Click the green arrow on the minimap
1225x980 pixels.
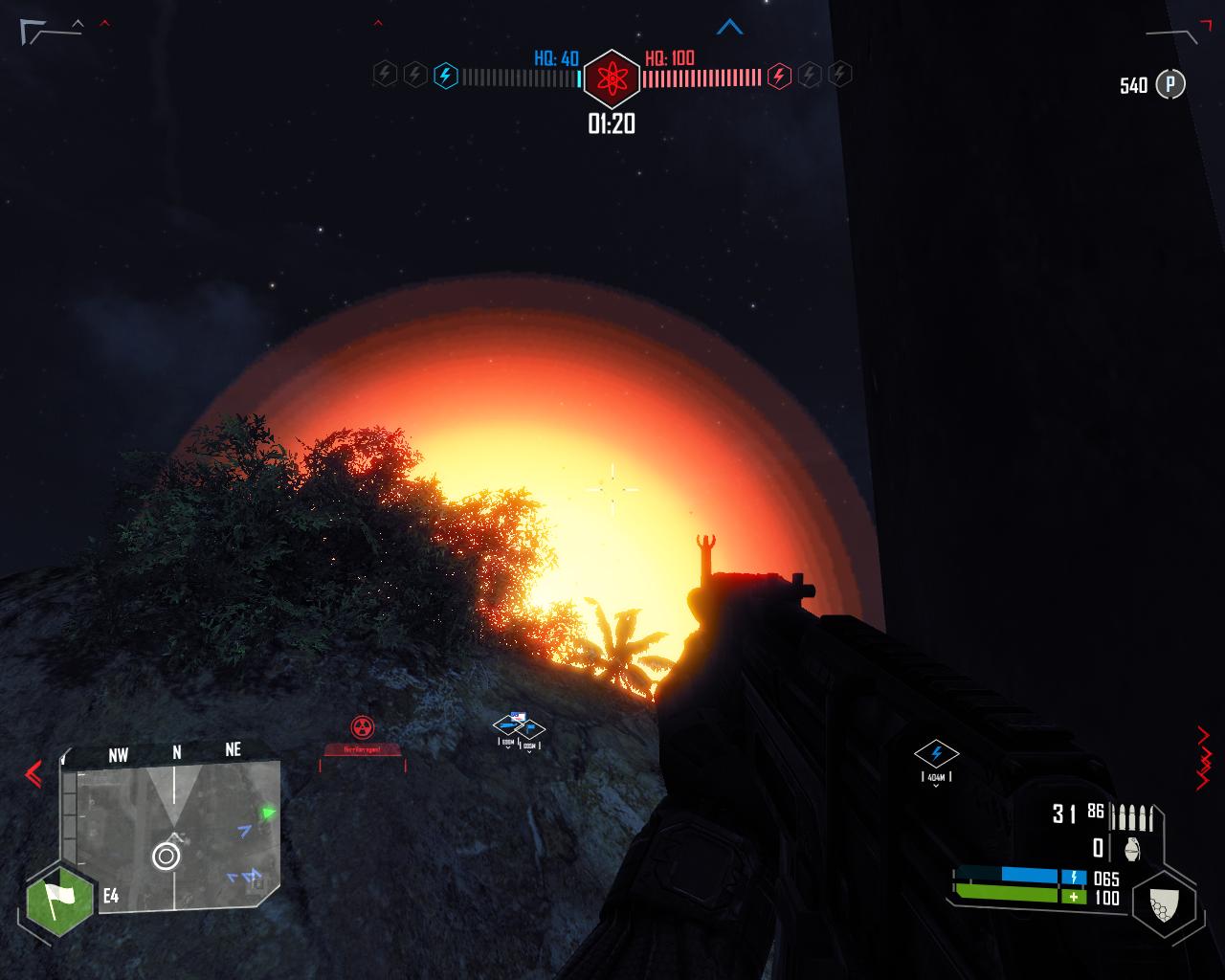point(269,813)
